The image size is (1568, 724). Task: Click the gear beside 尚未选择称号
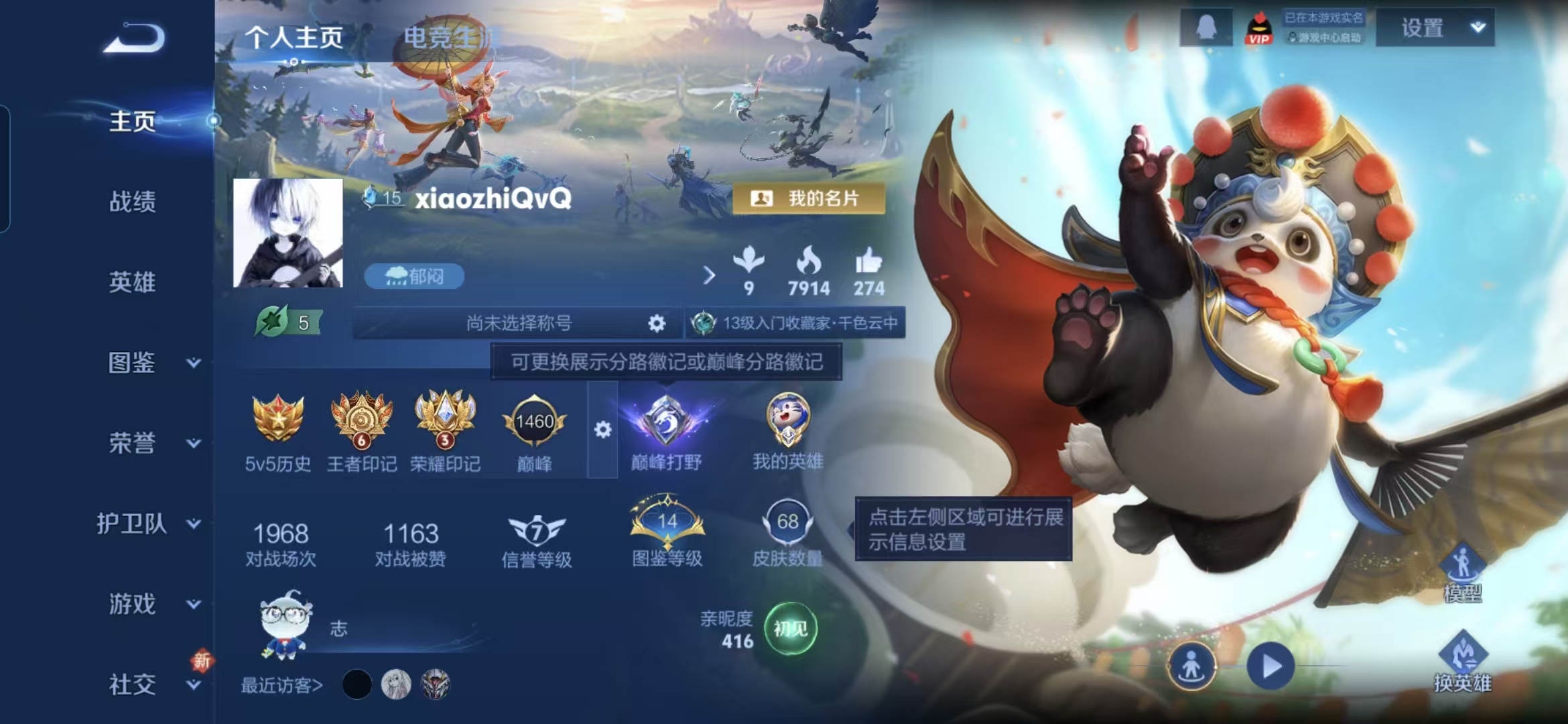click(x=655, y=322)
